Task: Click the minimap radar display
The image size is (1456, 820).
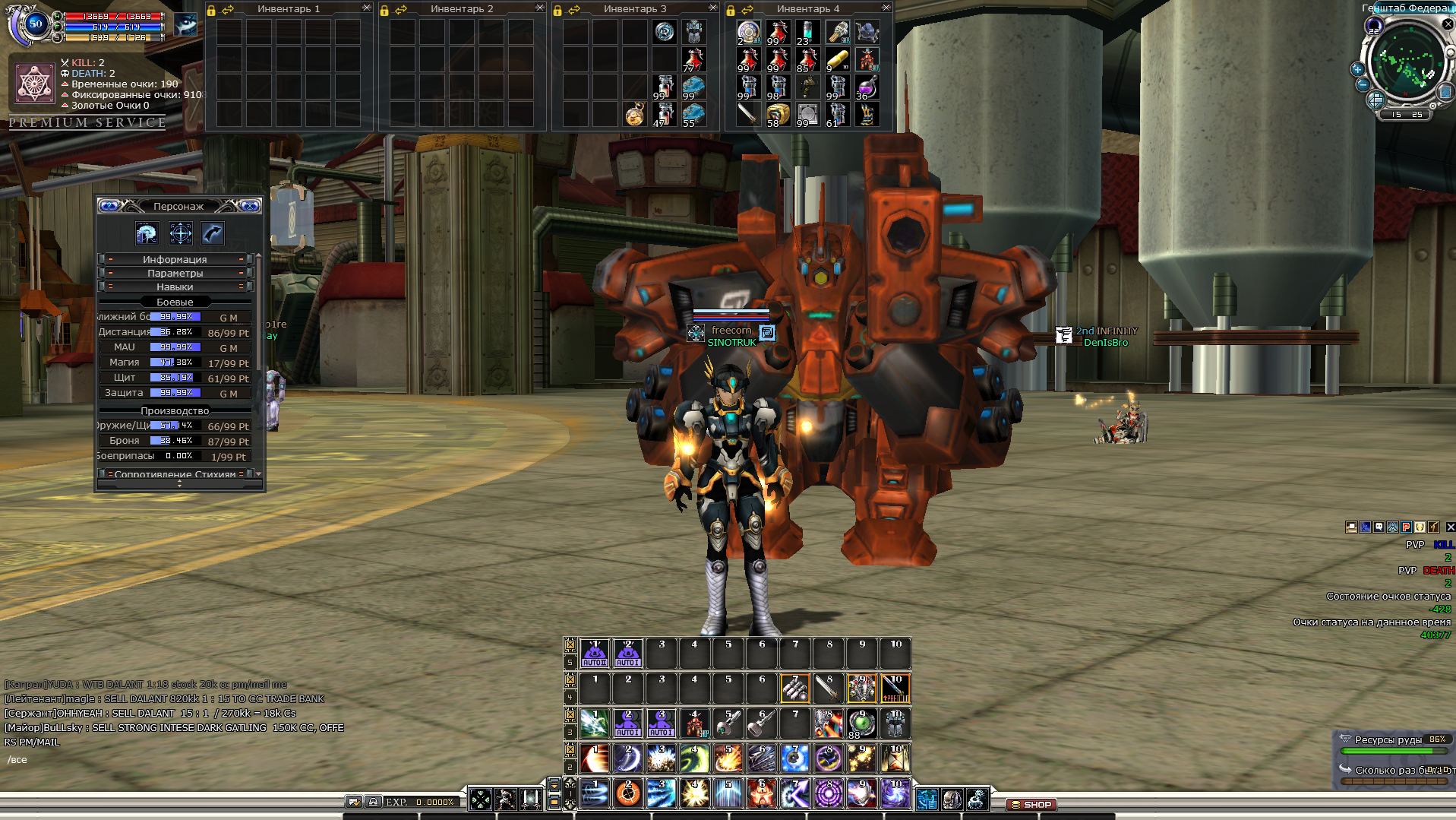Action: pos(1404,62)
